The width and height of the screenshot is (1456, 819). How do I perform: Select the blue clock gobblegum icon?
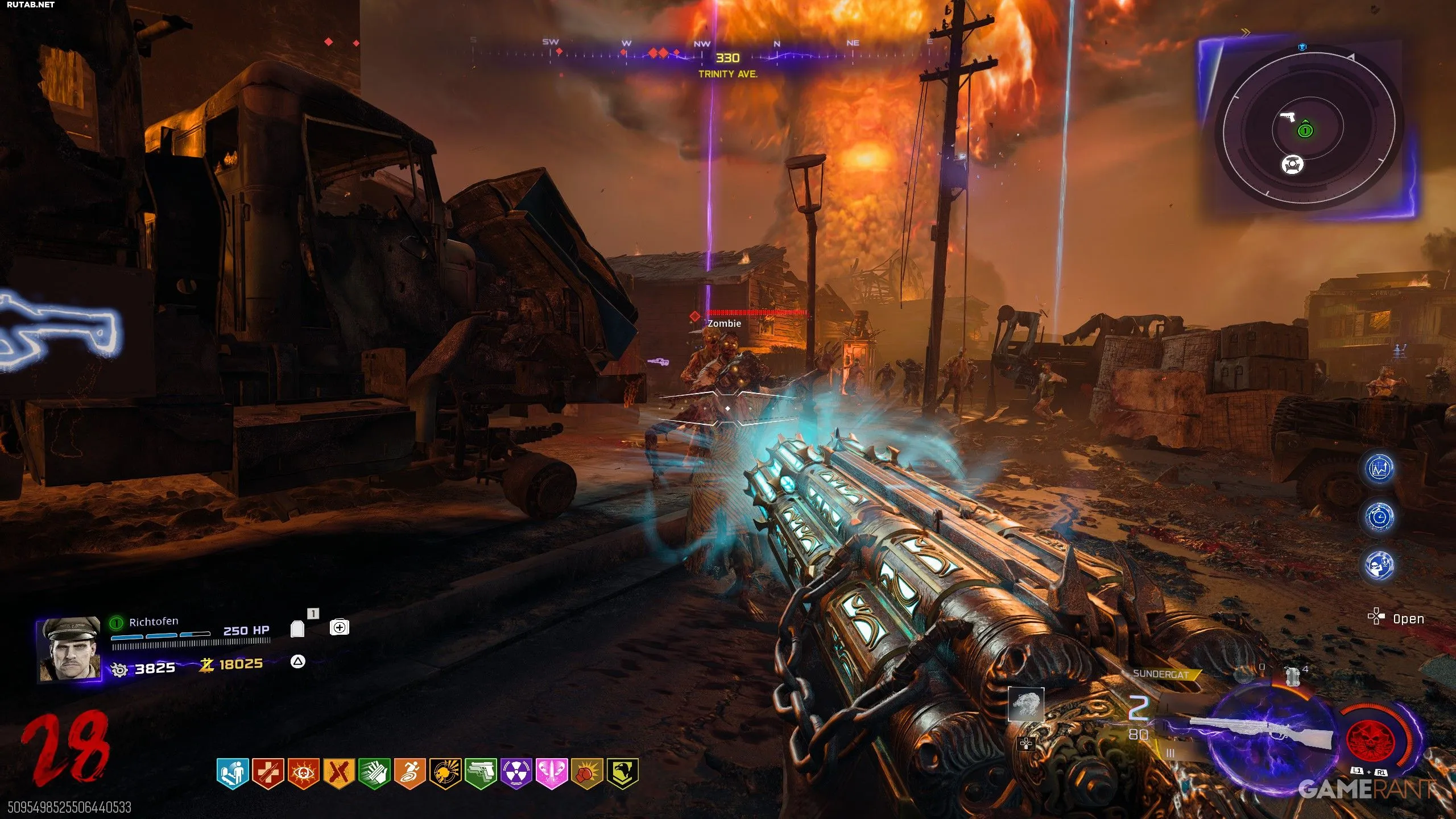[x=1379, y=517]
